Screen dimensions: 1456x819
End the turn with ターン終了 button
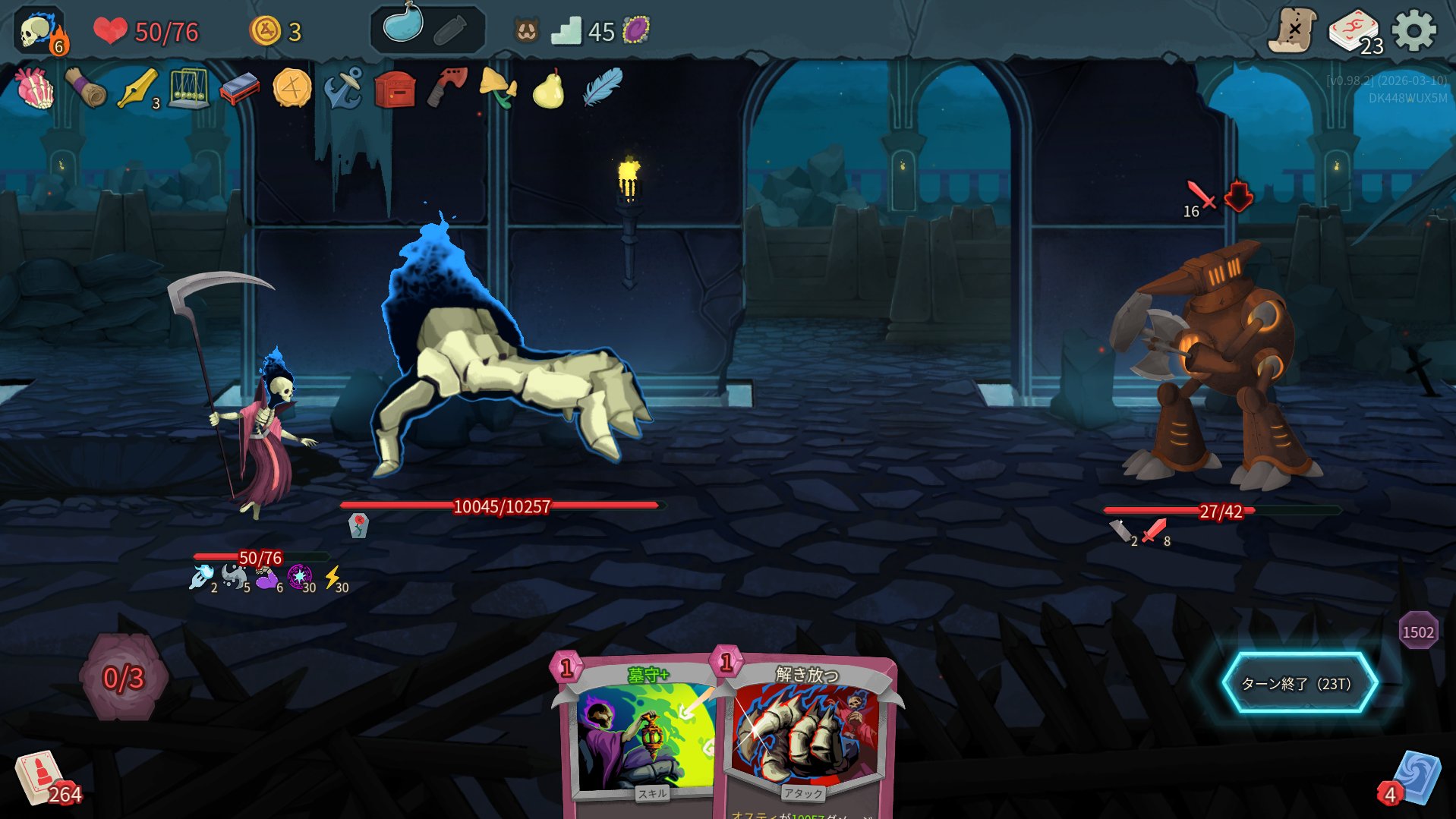pos(1298,683)
